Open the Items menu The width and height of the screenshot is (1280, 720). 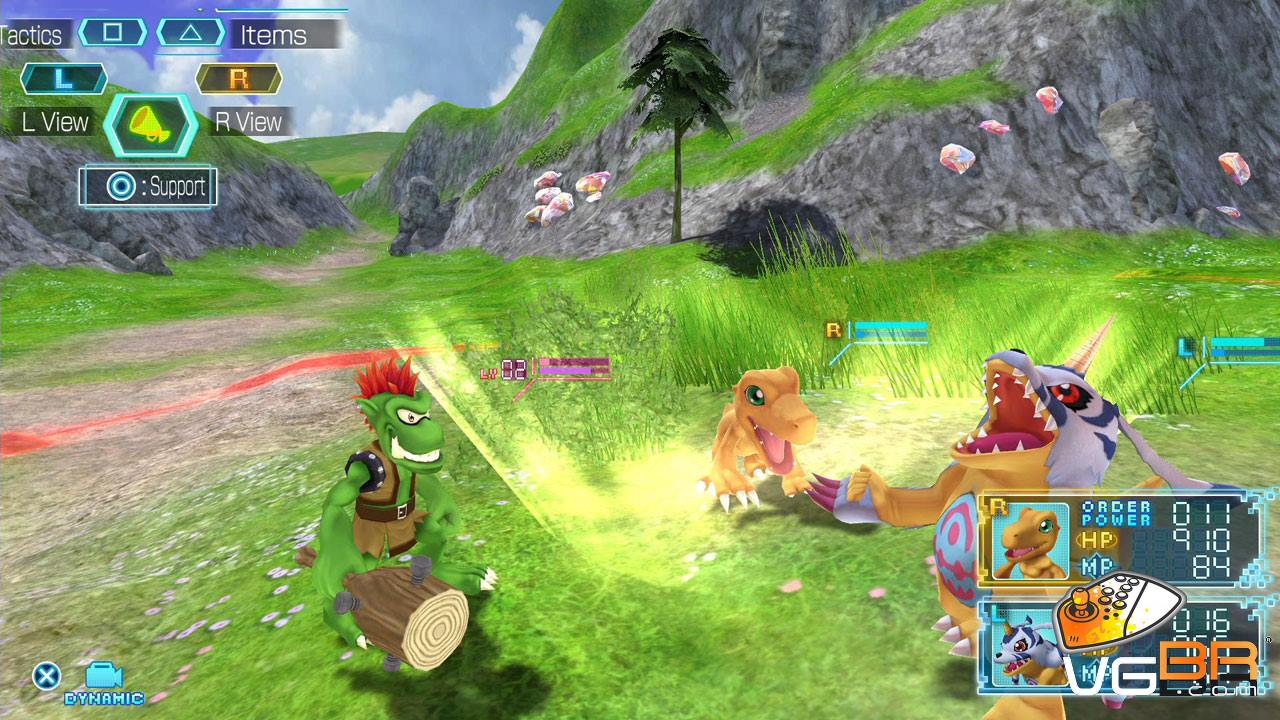272,35
